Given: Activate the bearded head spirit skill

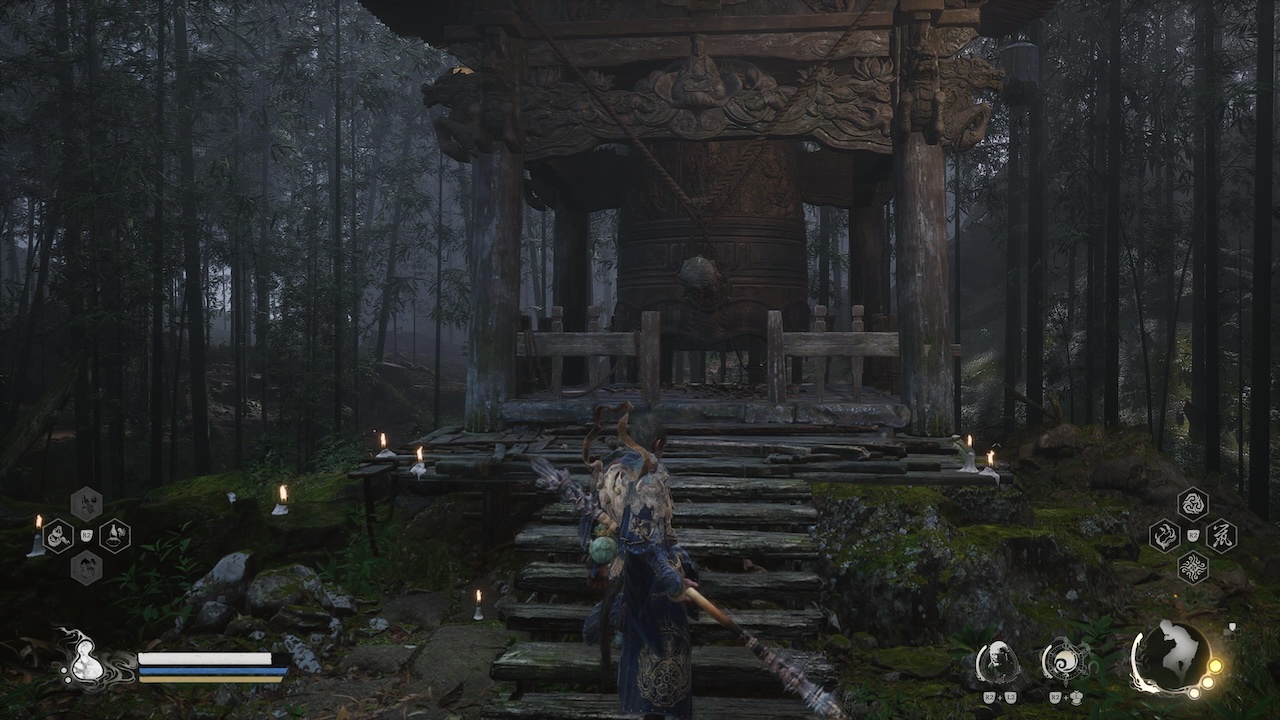Looking at the screenshot, I should pos(997,661).
